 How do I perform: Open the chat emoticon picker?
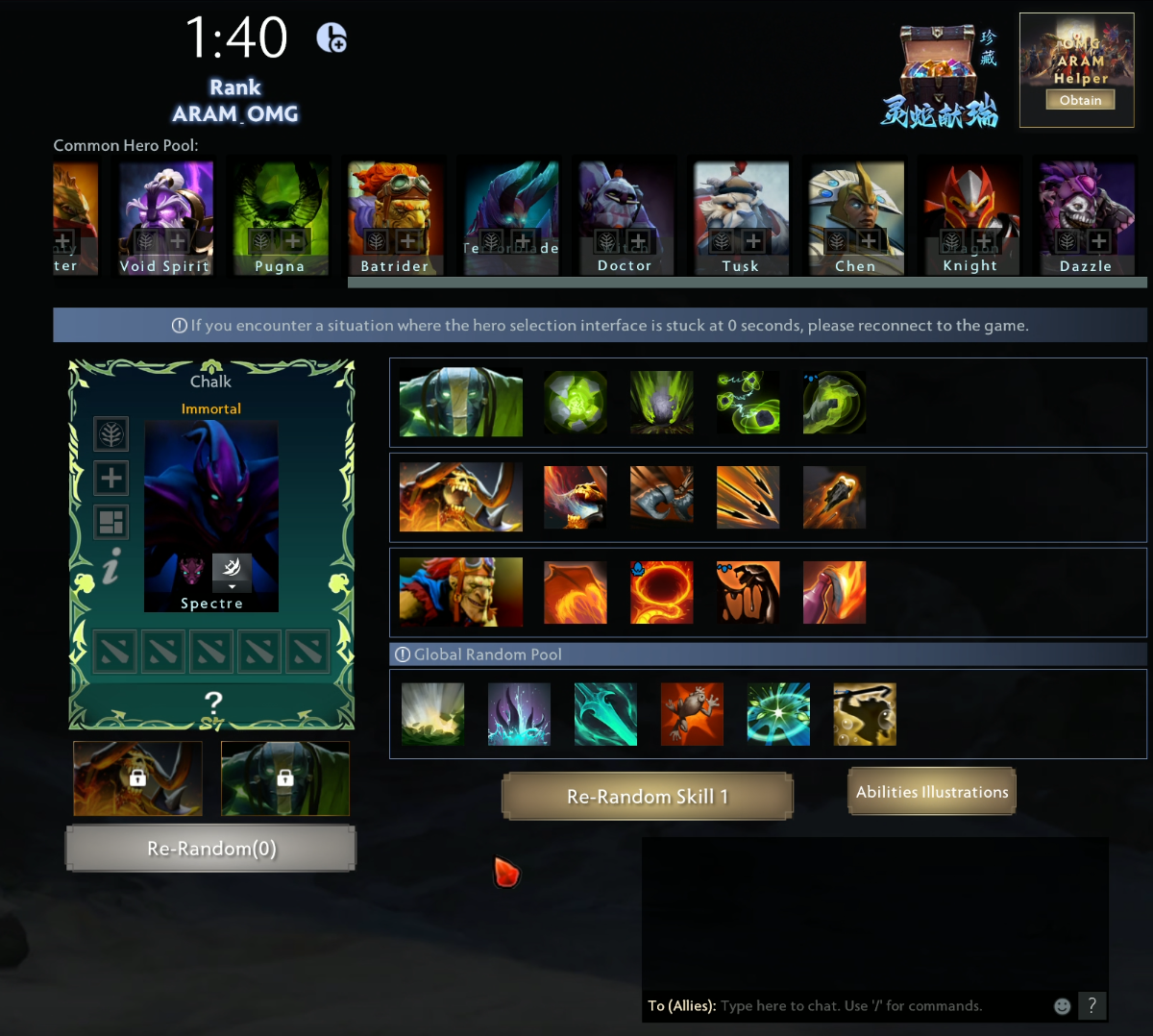(x=1062, y=1006)
